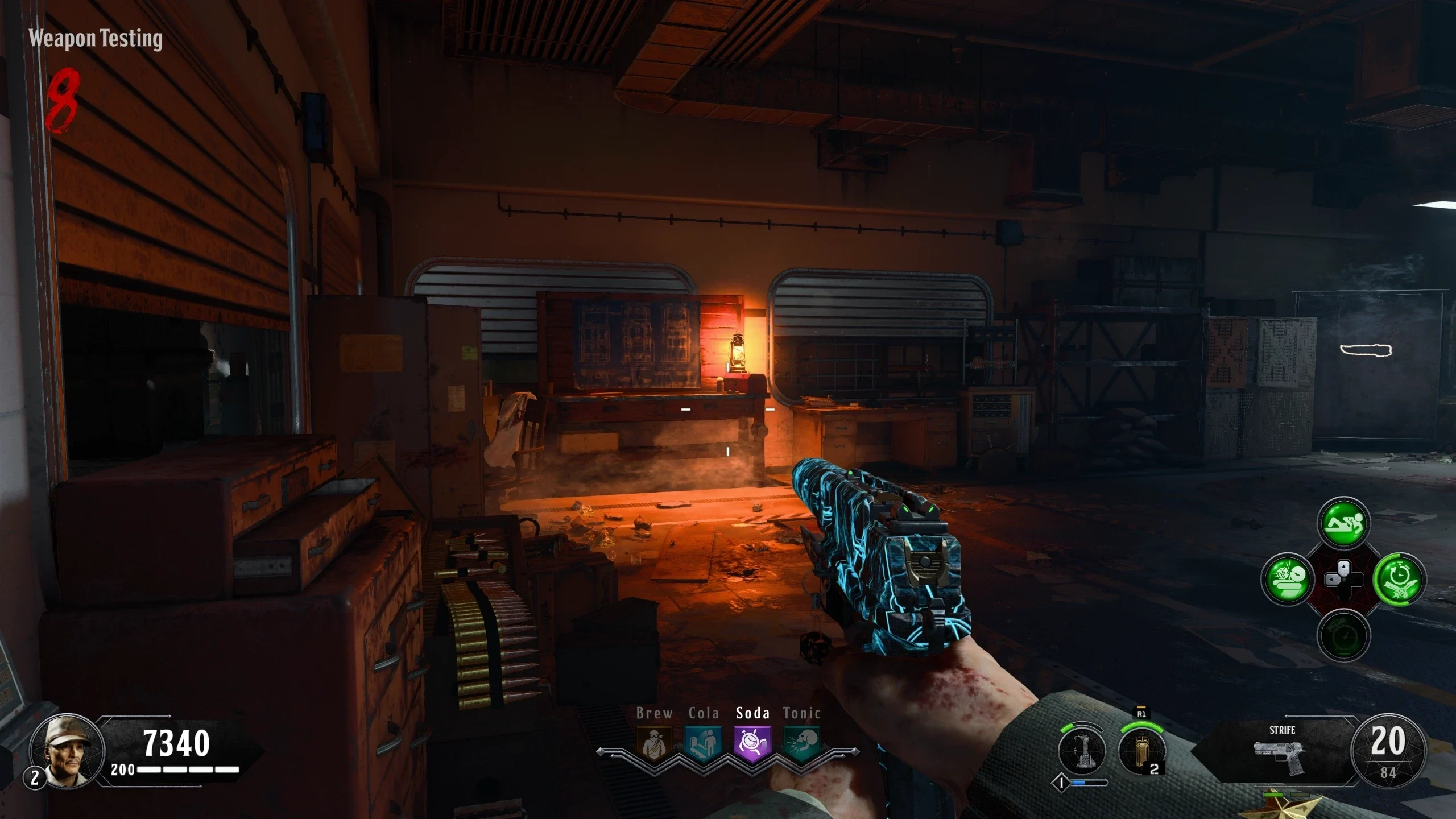Select the Brew perk bandit icon

pyautogui.click(x=654, y=742)
